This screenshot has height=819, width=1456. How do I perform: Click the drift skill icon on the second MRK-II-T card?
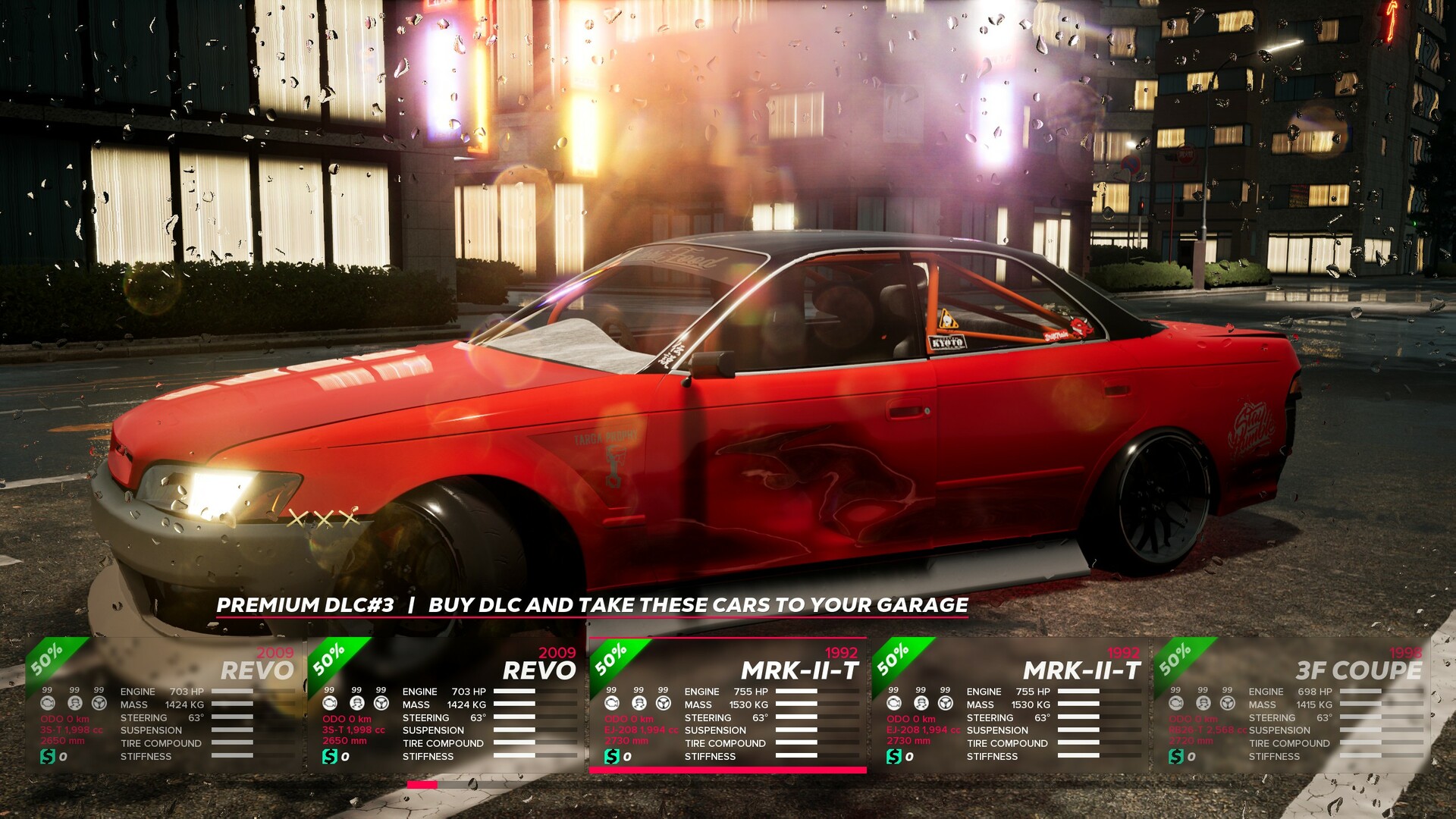[920, 704]
